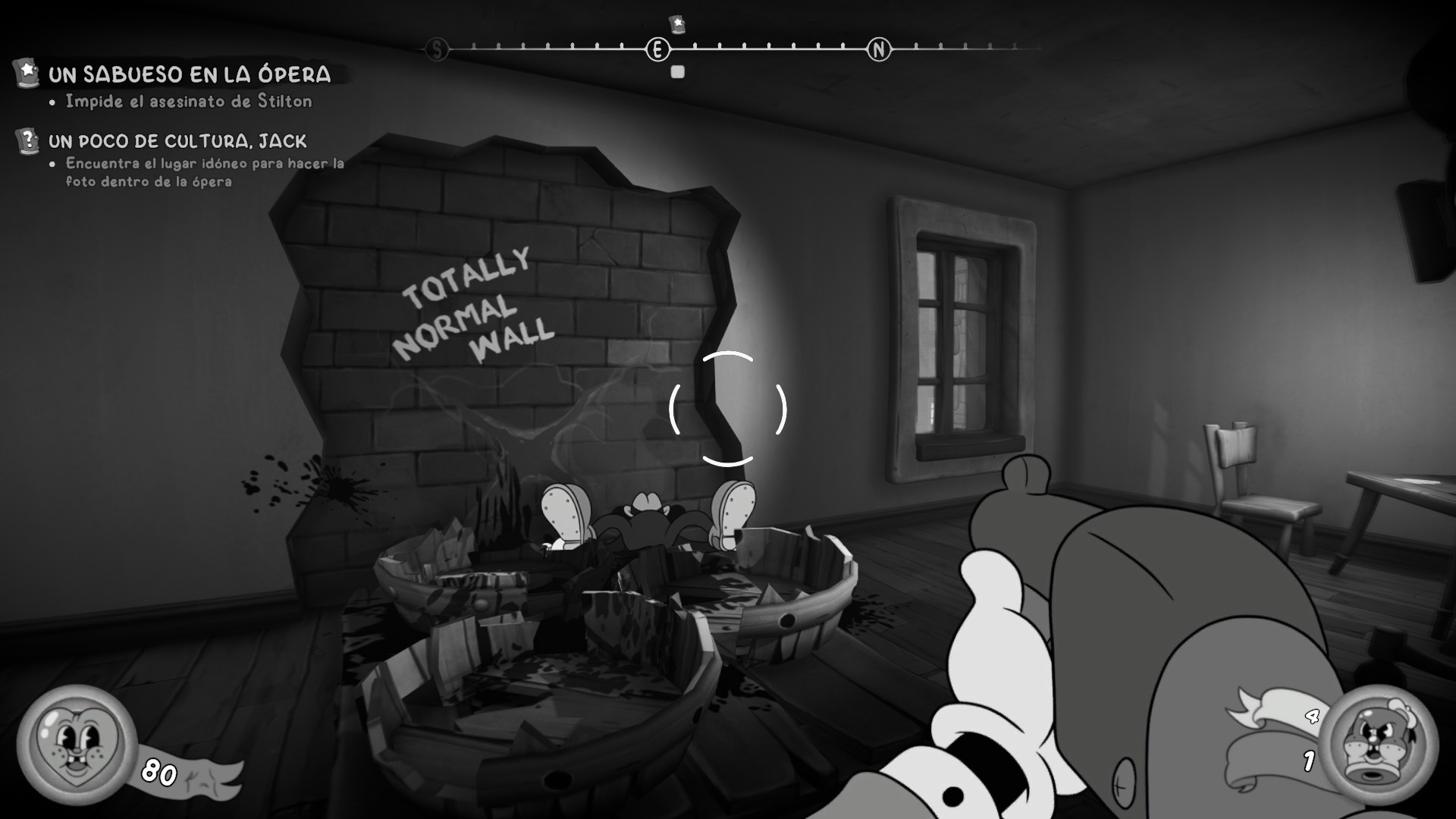Select the 'Un poco de cultura, Jack' objective
Screen dimensions: 1456x819
(177, 141)
